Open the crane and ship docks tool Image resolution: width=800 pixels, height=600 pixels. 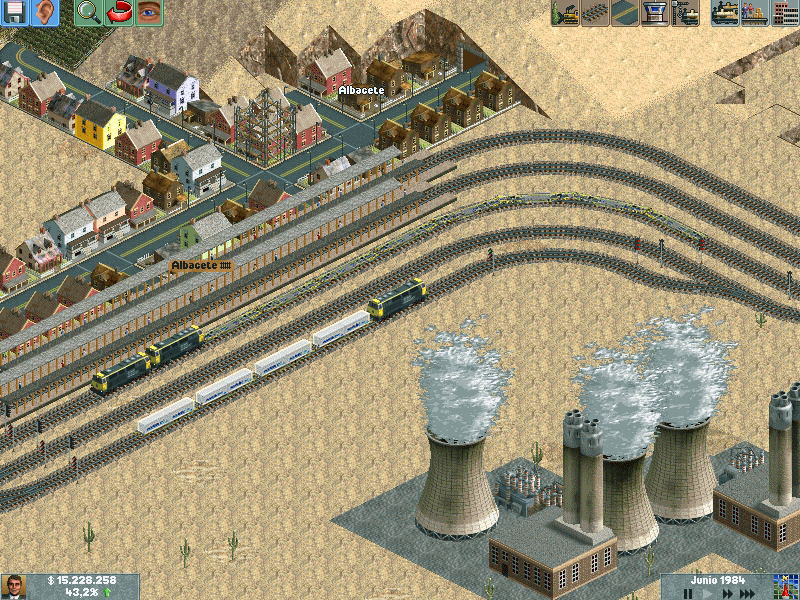(x=686, y=13)
